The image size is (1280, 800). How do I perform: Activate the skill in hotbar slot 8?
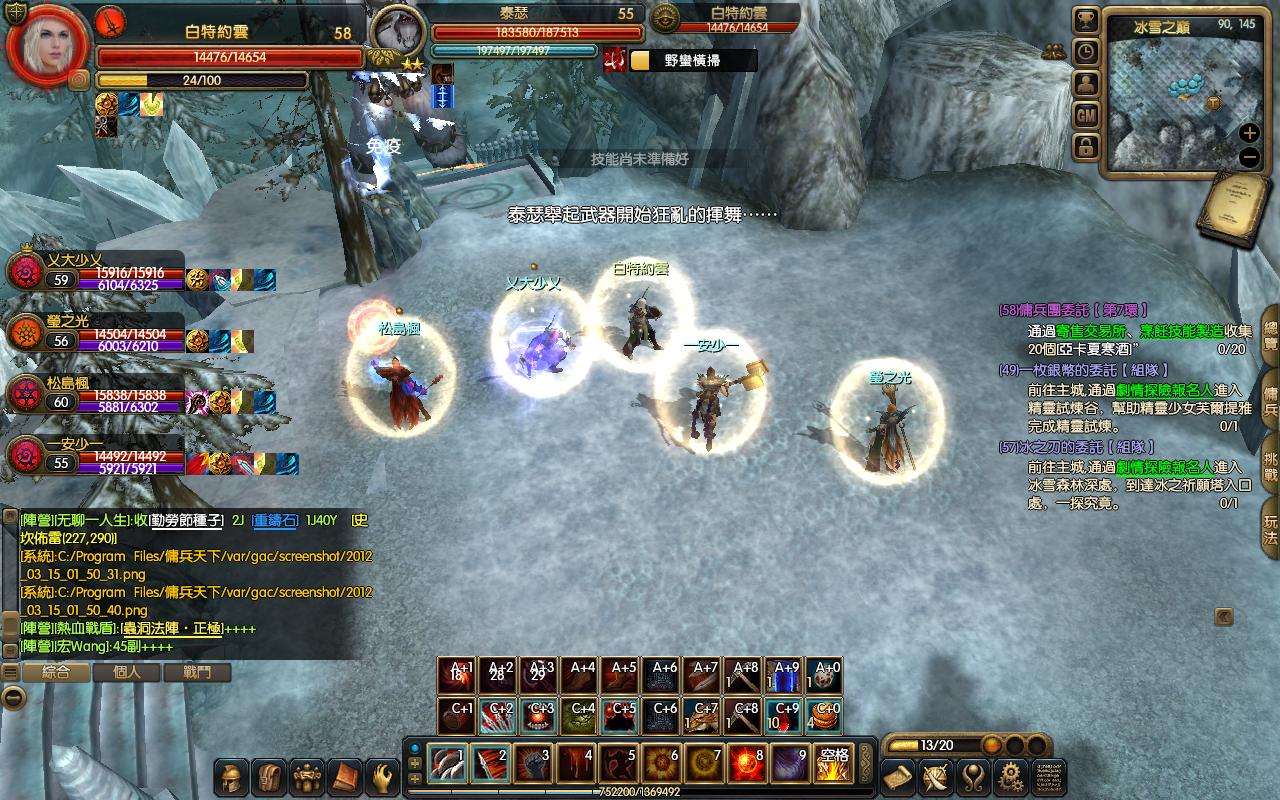746,764
